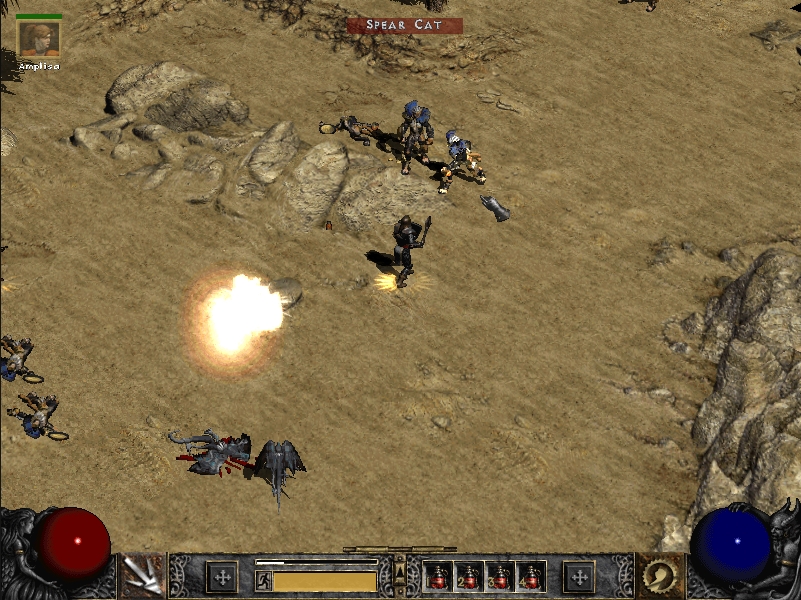
Task: Click the cross button right of belt potions
Action: pyautogui.click(x=578, y=577)
